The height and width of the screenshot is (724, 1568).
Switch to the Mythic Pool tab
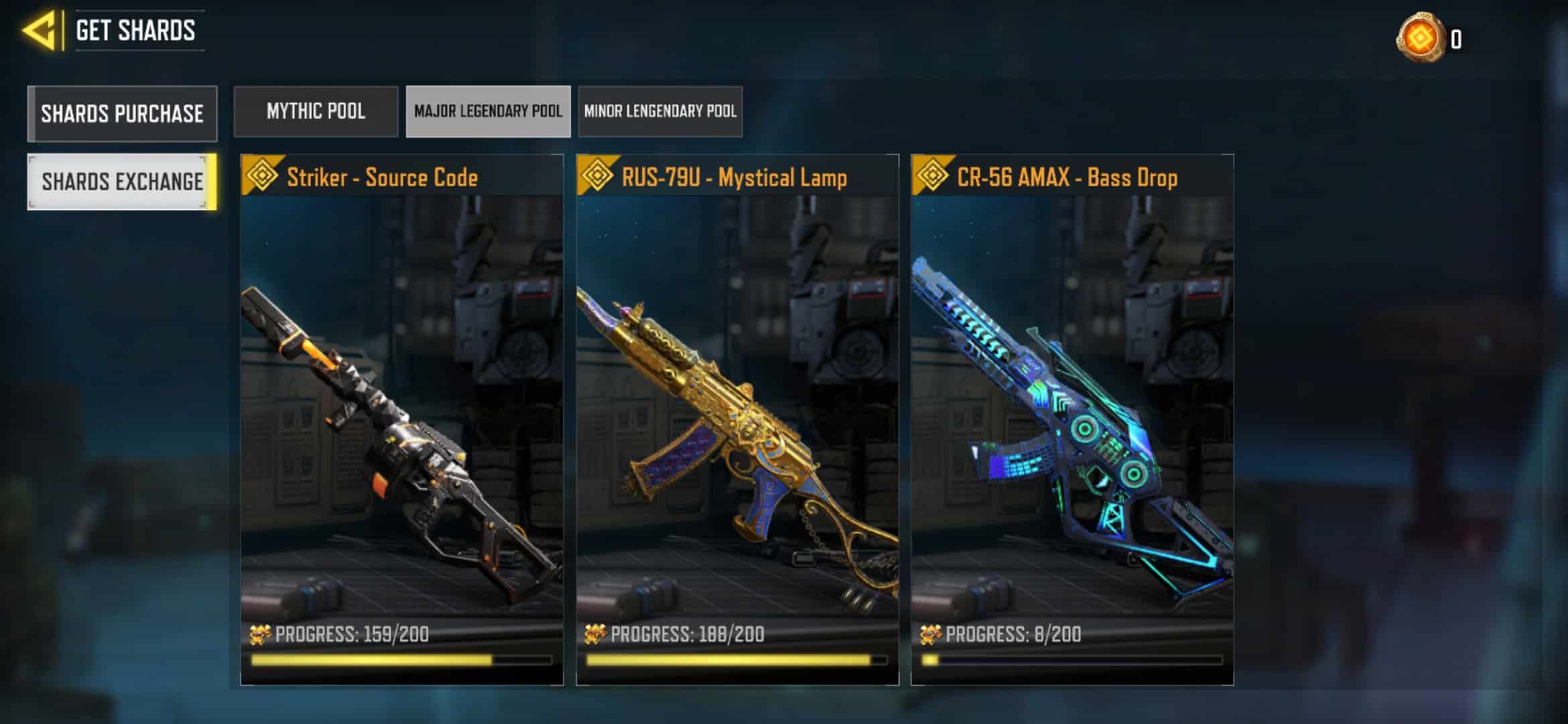[x=316, y=111]
